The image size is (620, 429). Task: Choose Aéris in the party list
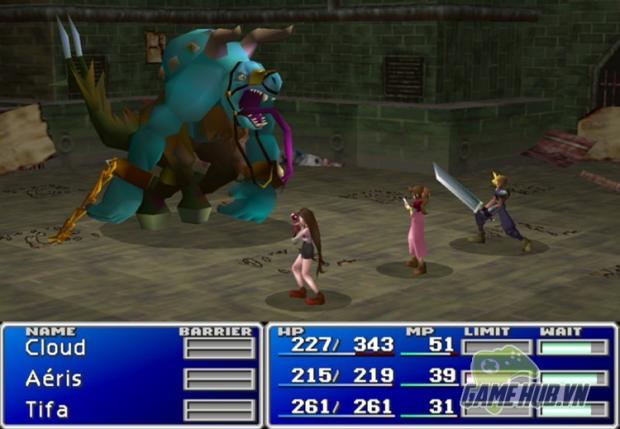pos(54,379)
